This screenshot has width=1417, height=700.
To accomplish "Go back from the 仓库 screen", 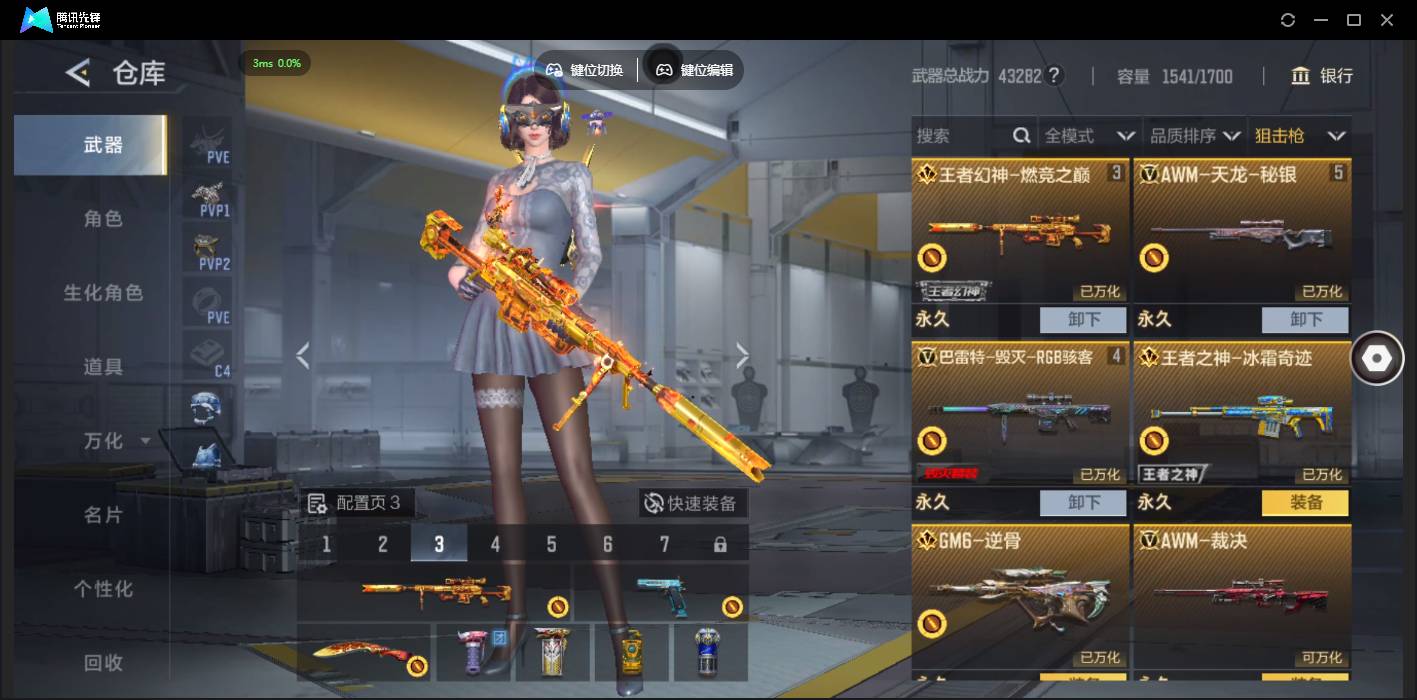I will tap(78, 73).
